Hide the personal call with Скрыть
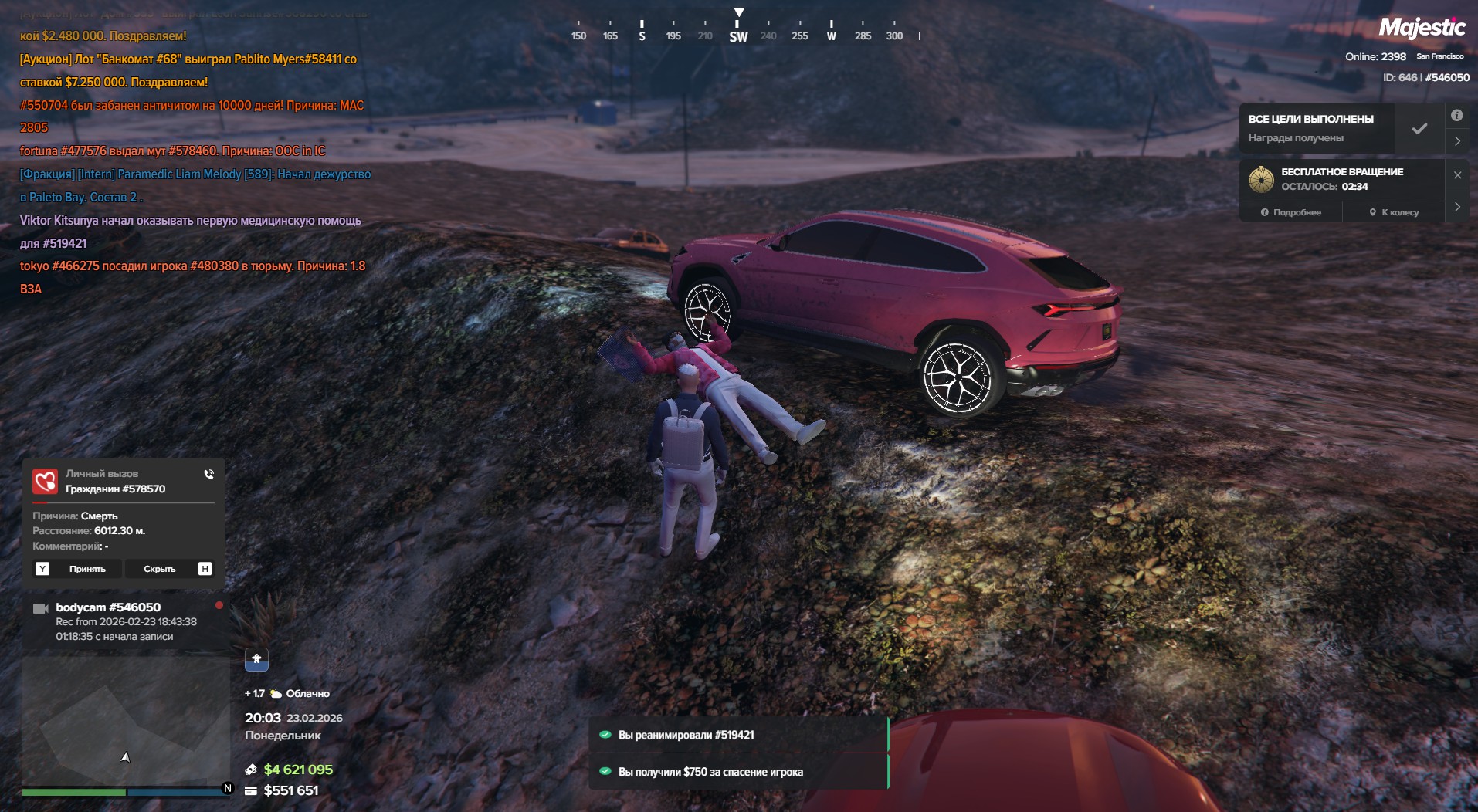The height and width of the screenshot is (812, 1478). 159,569
